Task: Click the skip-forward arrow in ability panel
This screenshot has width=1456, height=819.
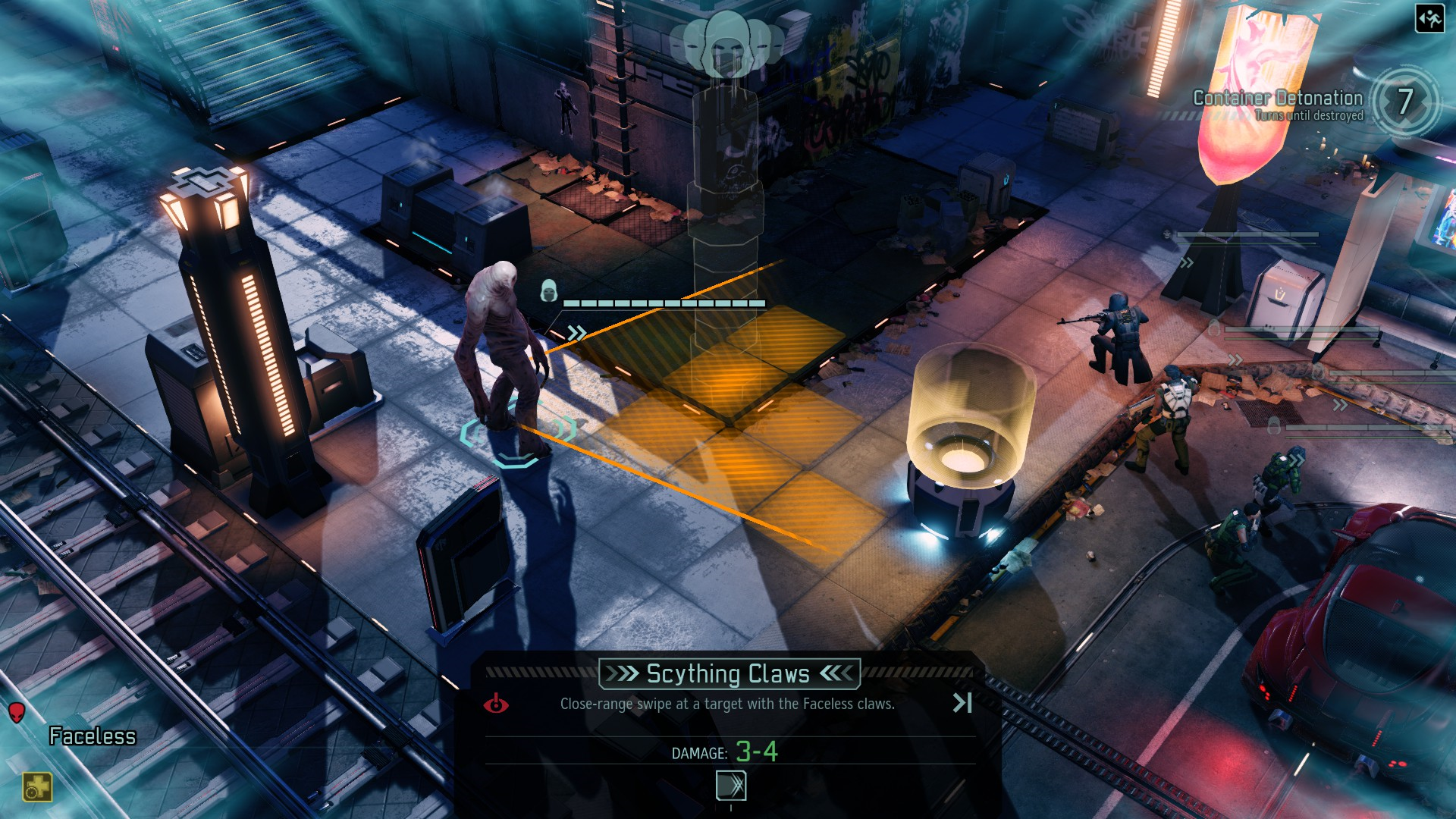Action: pos(962,703)
